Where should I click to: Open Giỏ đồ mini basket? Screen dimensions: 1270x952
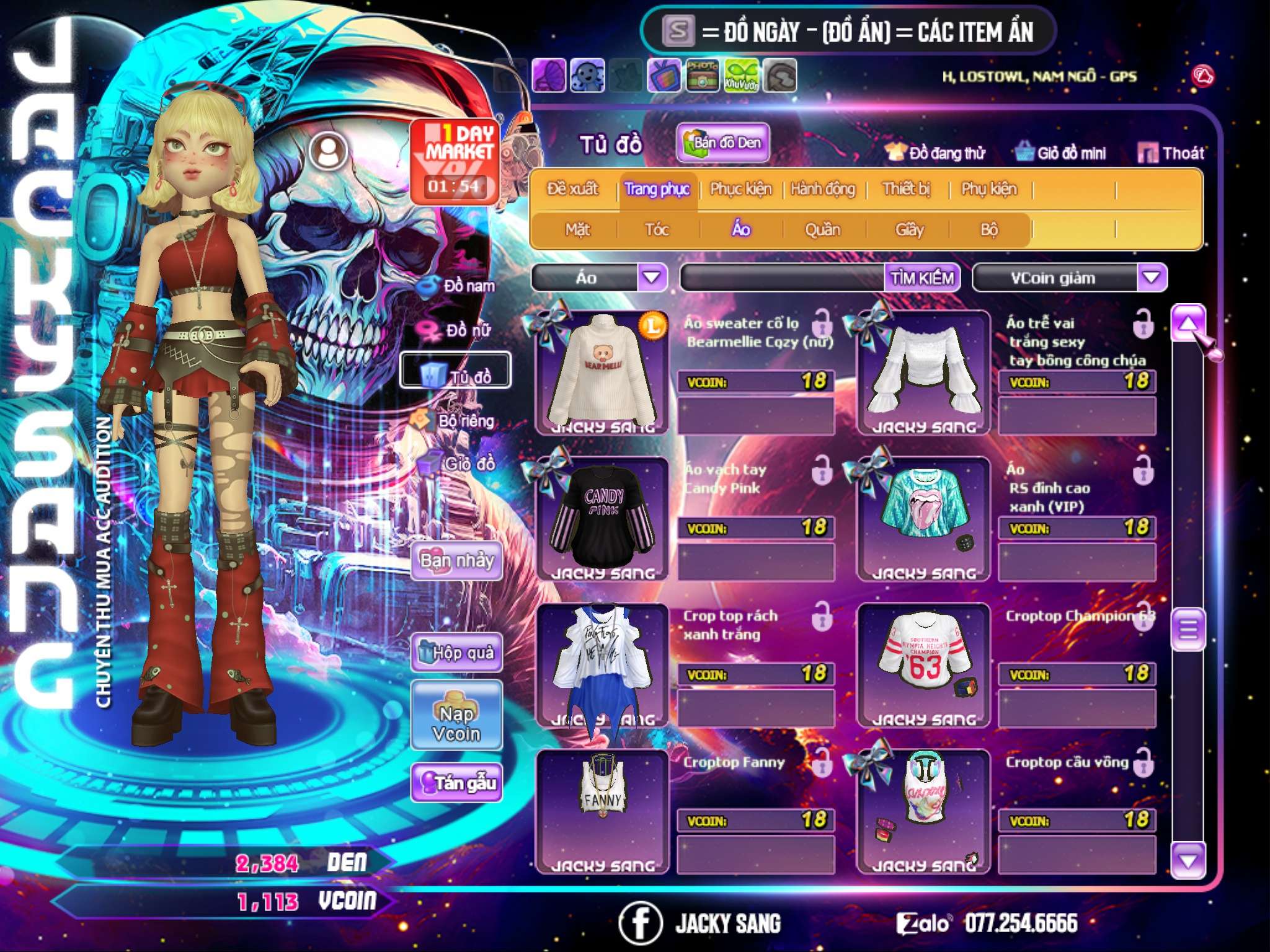tap(1060, 152)
